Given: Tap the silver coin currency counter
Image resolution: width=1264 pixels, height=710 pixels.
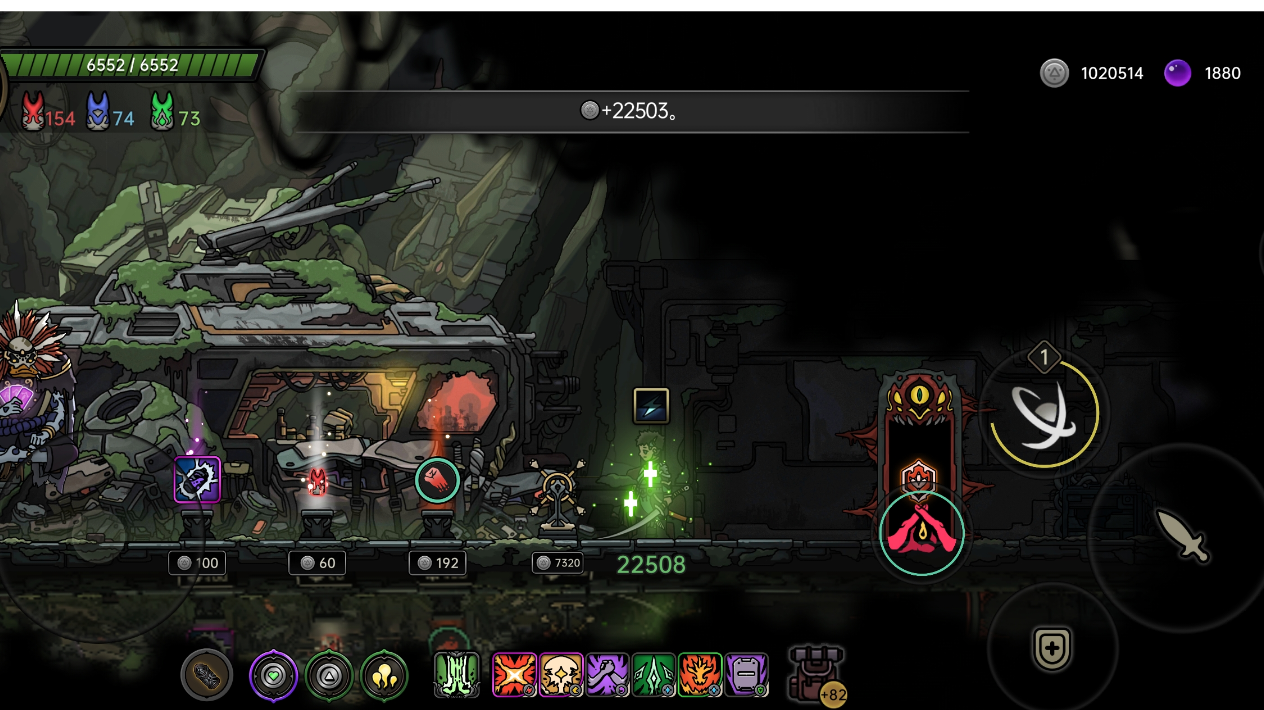Looking at the screenshot, I should (x=1093, y=73).
